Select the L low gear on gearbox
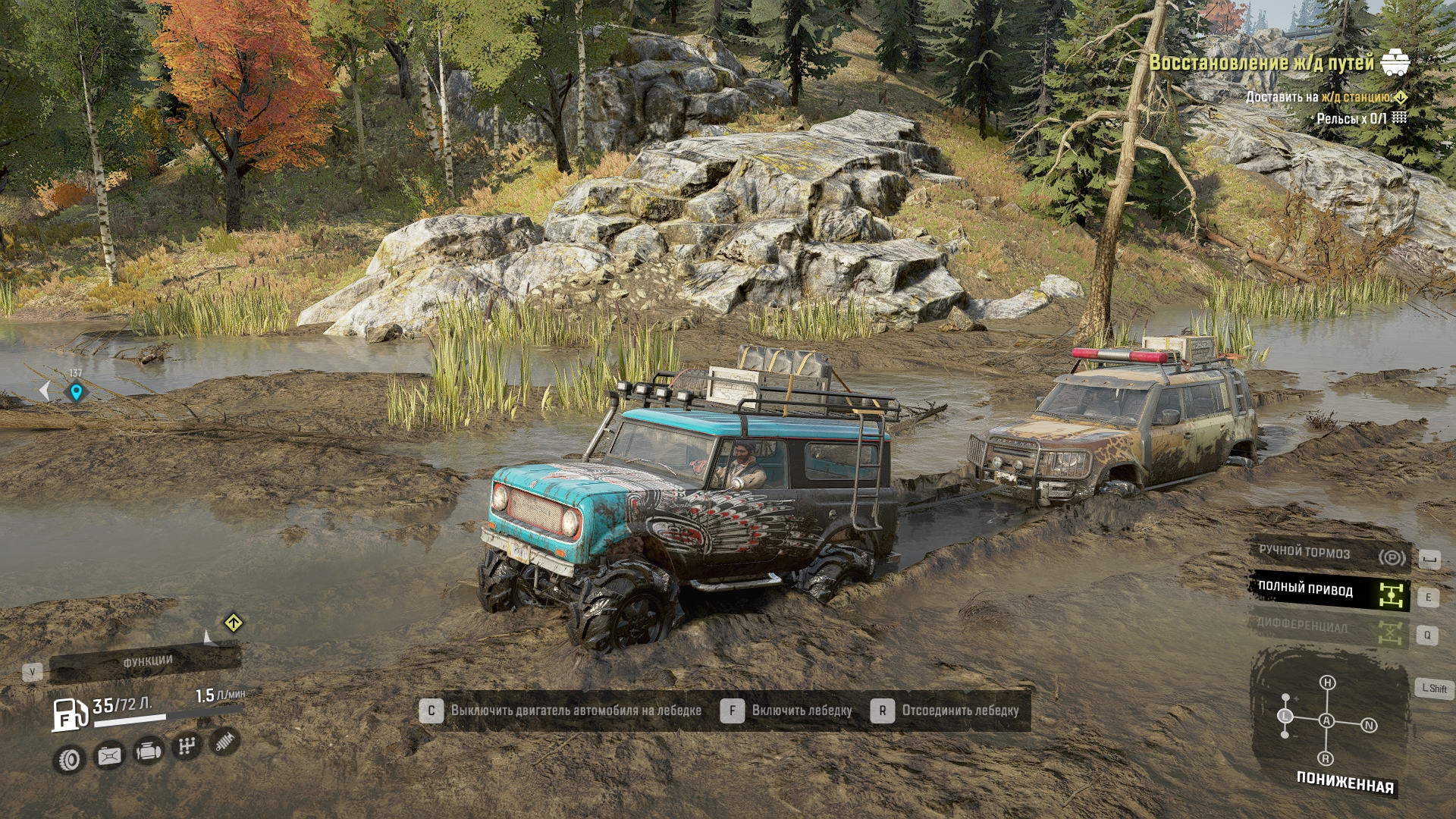The image size is (1456, 819). [x=1285, y=716]
